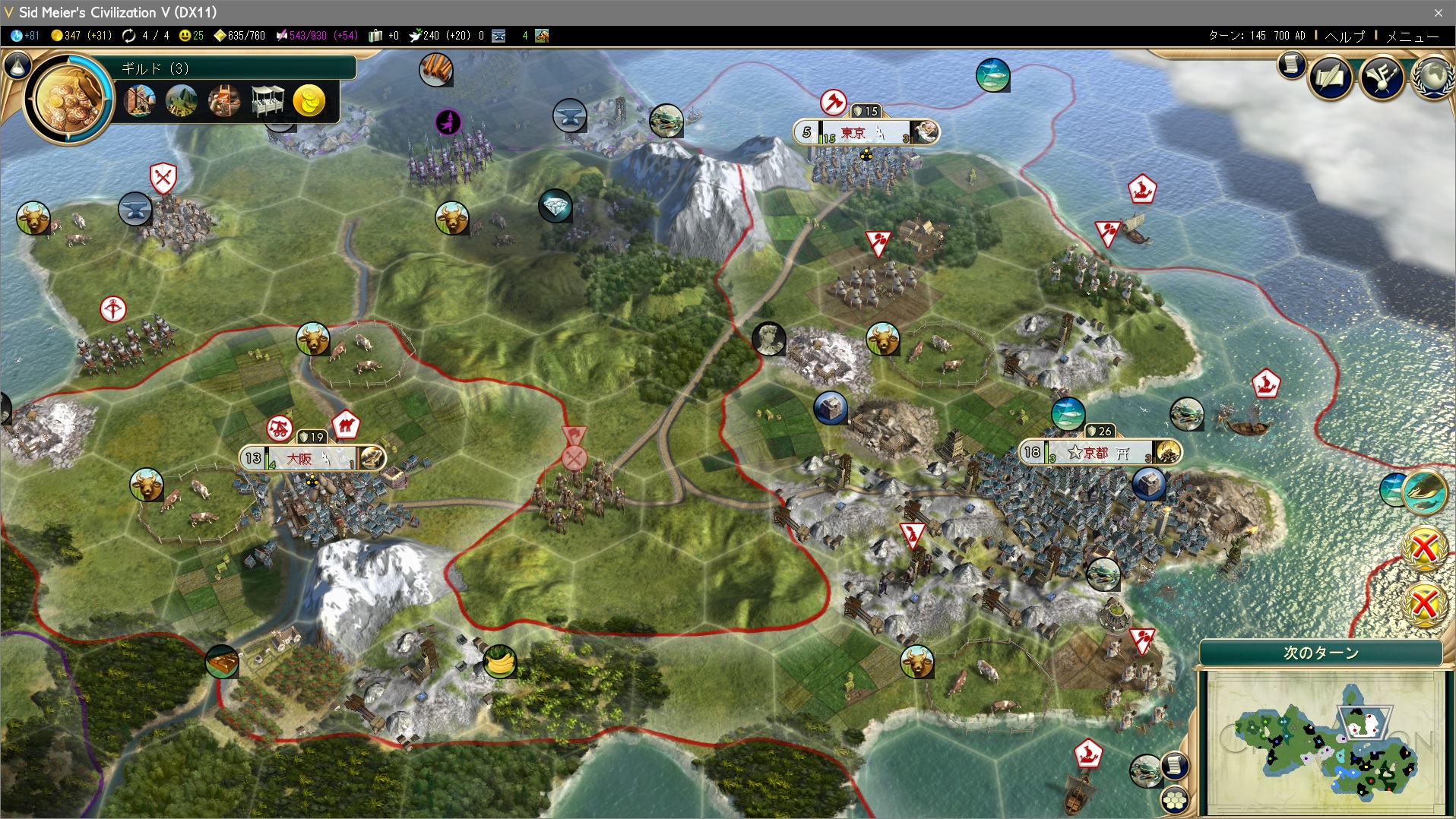Toggle the hex grid map option button

(1175, 799)
